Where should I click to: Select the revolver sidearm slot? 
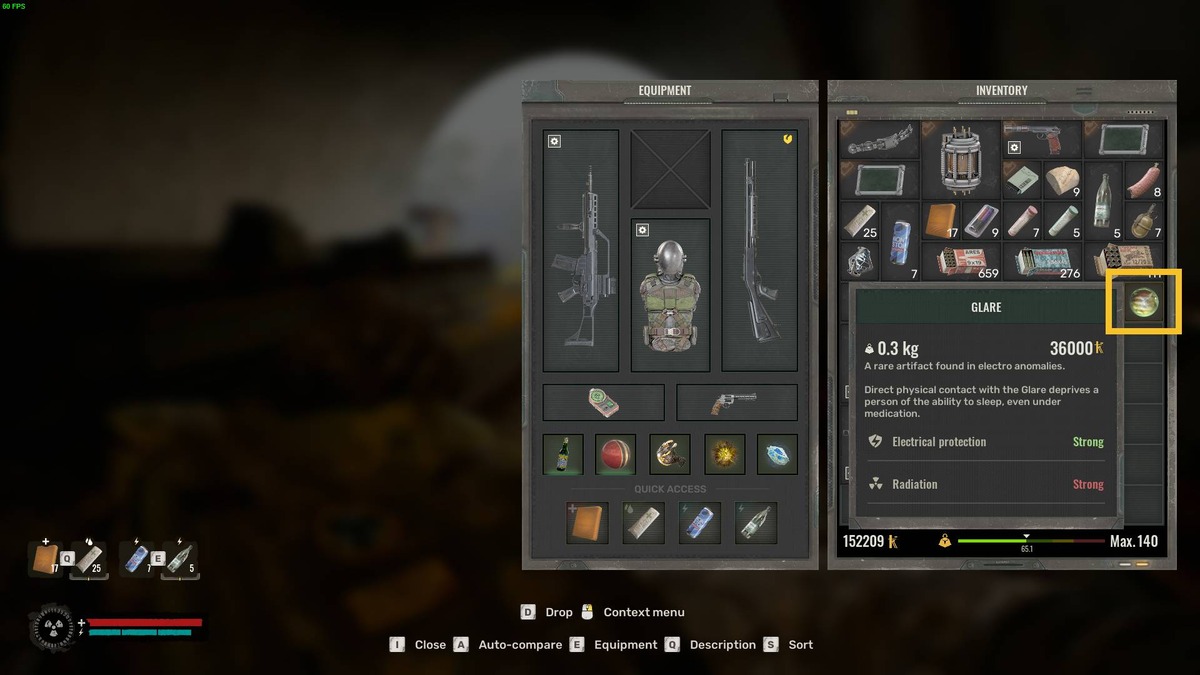click(x=737, y=402)
